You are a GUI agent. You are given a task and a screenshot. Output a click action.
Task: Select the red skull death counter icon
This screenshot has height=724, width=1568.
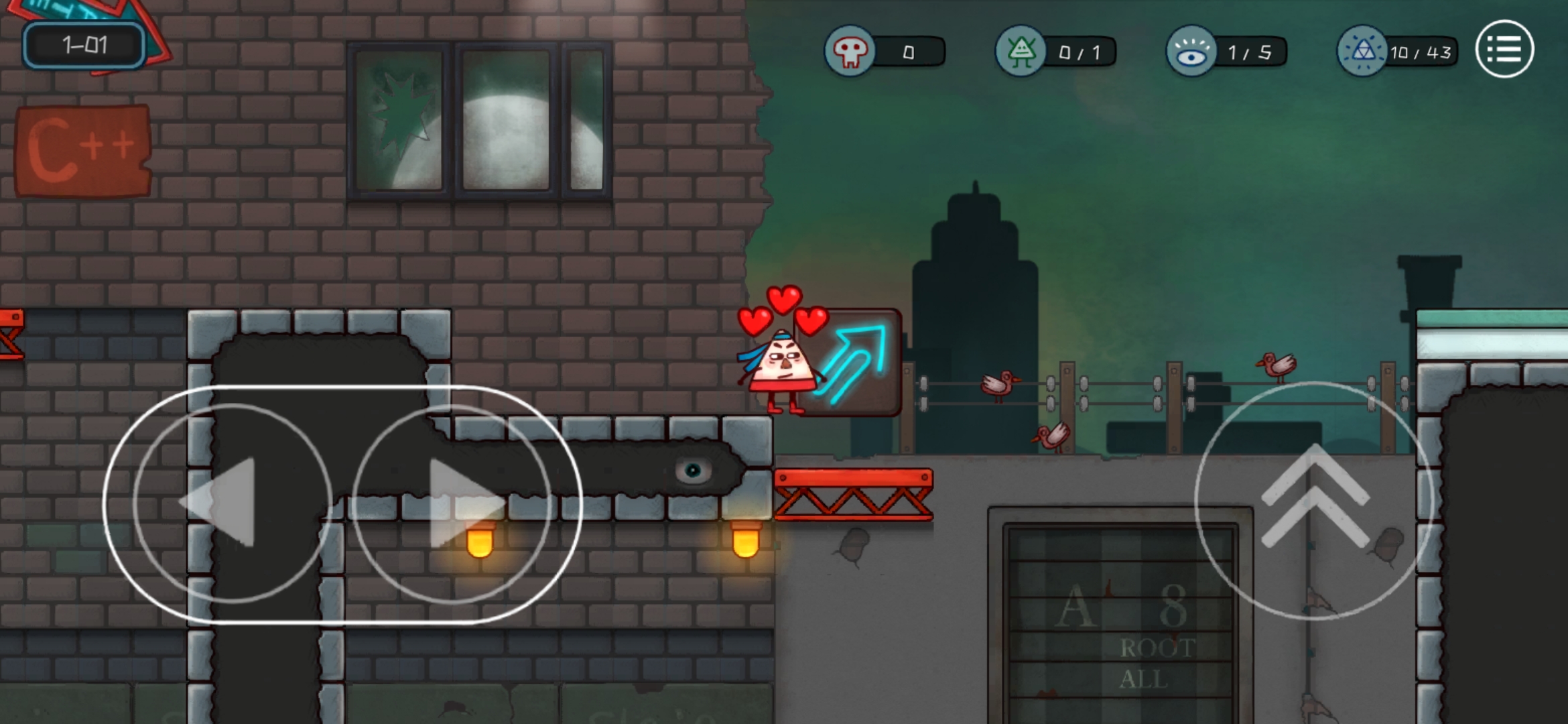850,51
